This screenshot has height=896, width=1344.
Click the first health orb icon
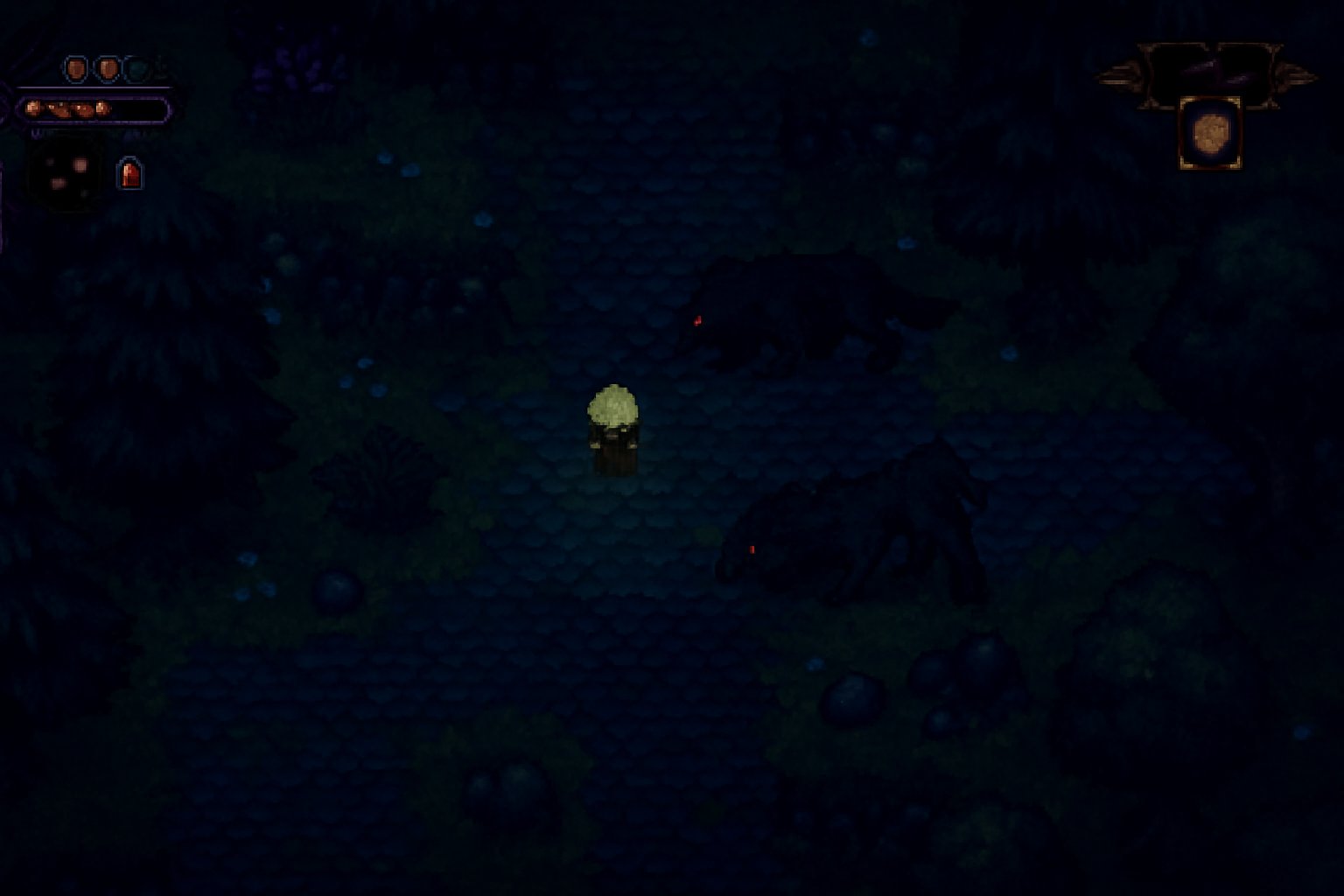coord(77,68)
